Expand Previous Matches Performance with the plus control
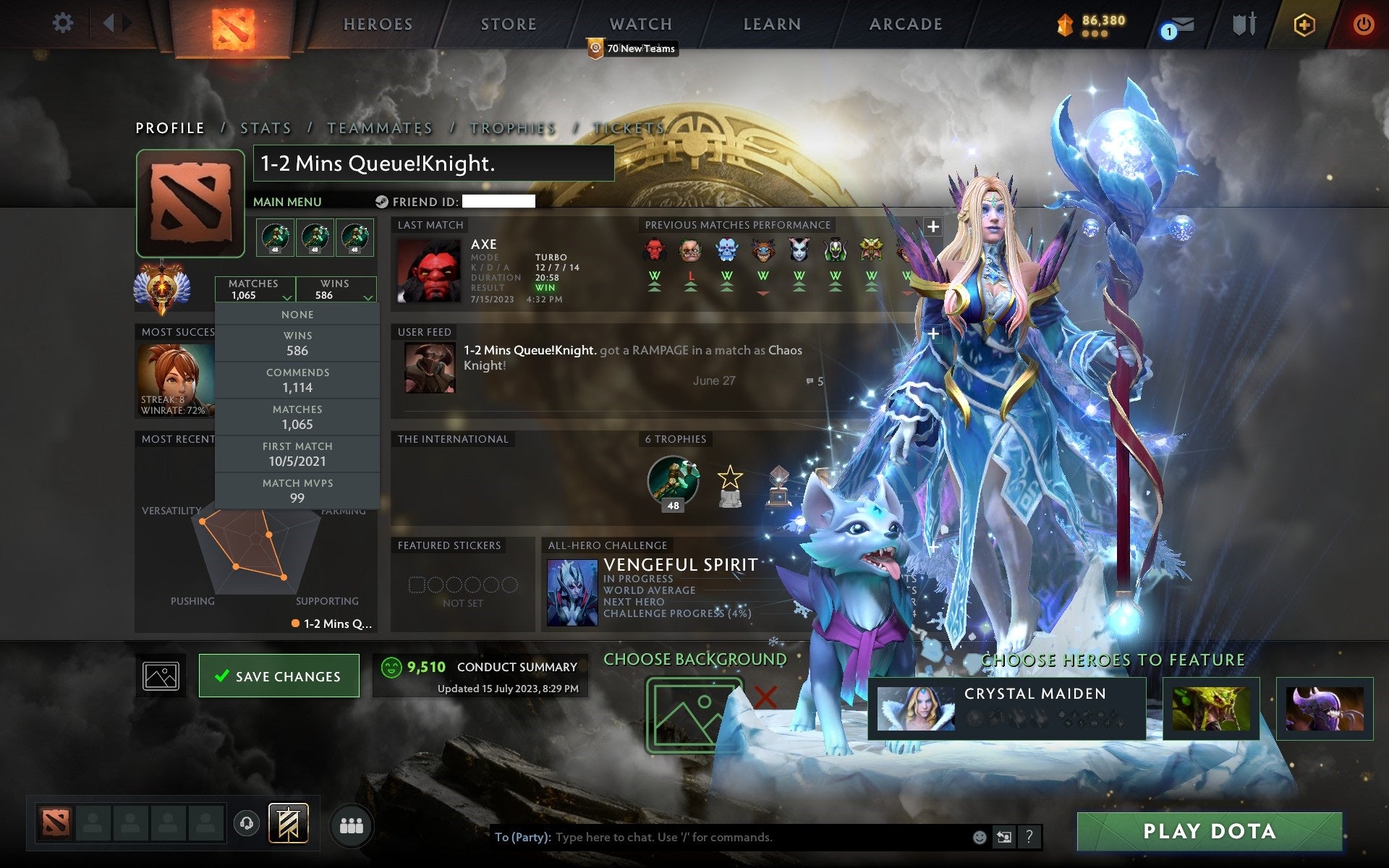The width and height of the screenshot is (1389, 868). tap(934, 226)
